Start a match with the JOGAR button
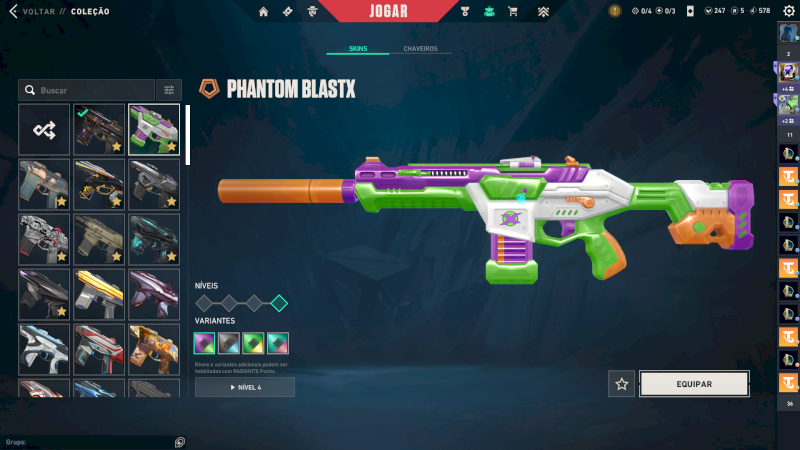Screen dimensions: 800x450 pyautogui.click(x=387, y=11)
